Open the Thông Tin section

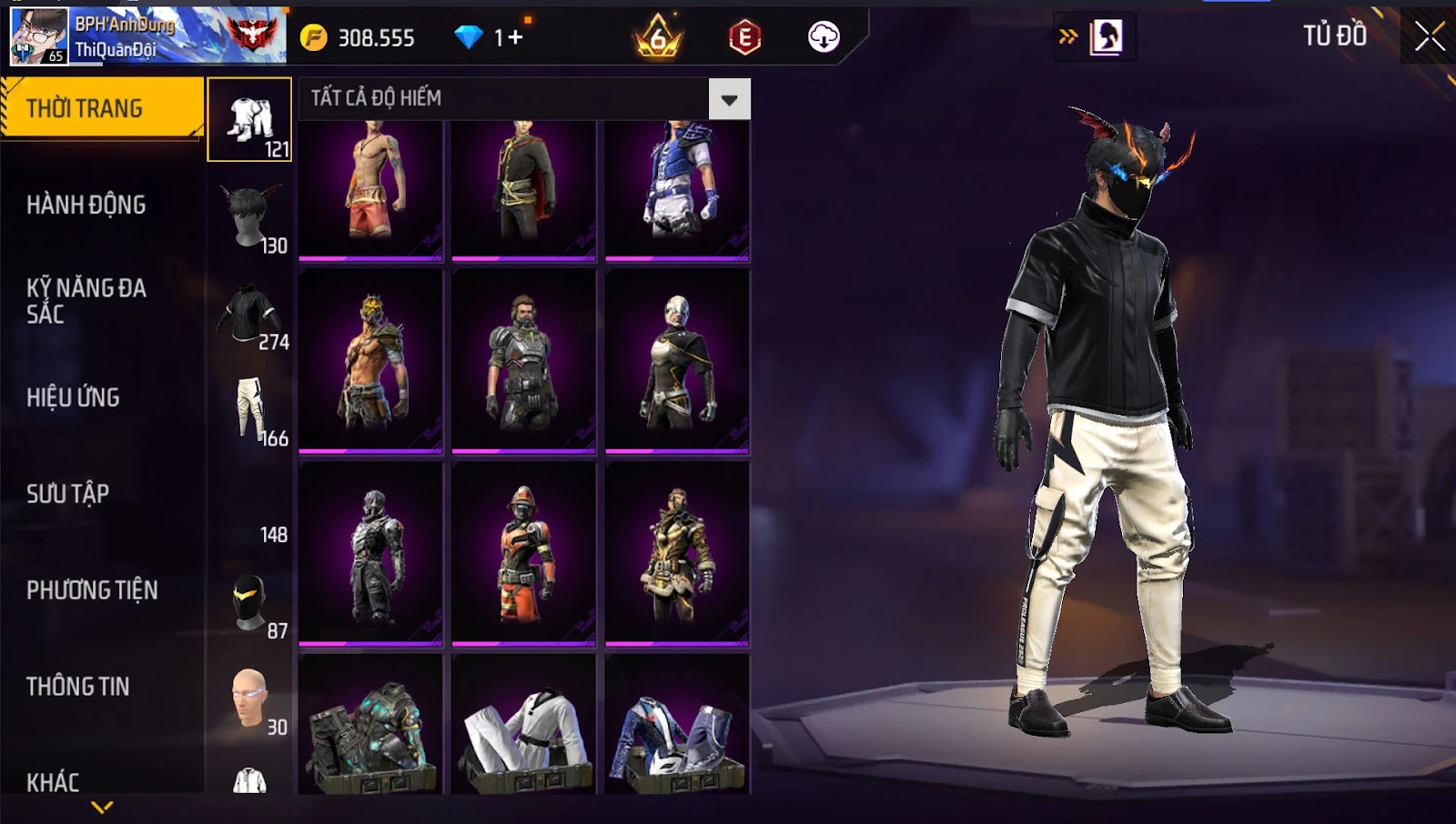point(78,687)
